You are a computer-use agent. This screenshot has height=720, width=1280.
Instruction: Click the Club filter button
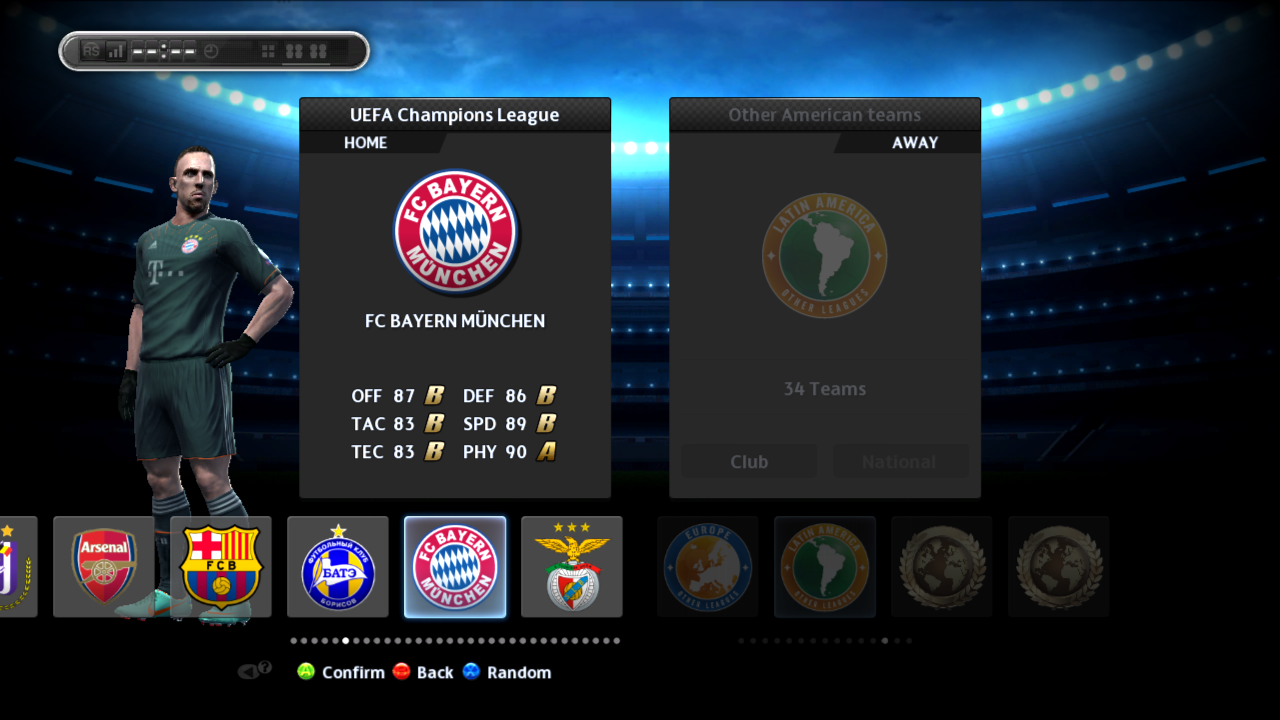point(749,462)
